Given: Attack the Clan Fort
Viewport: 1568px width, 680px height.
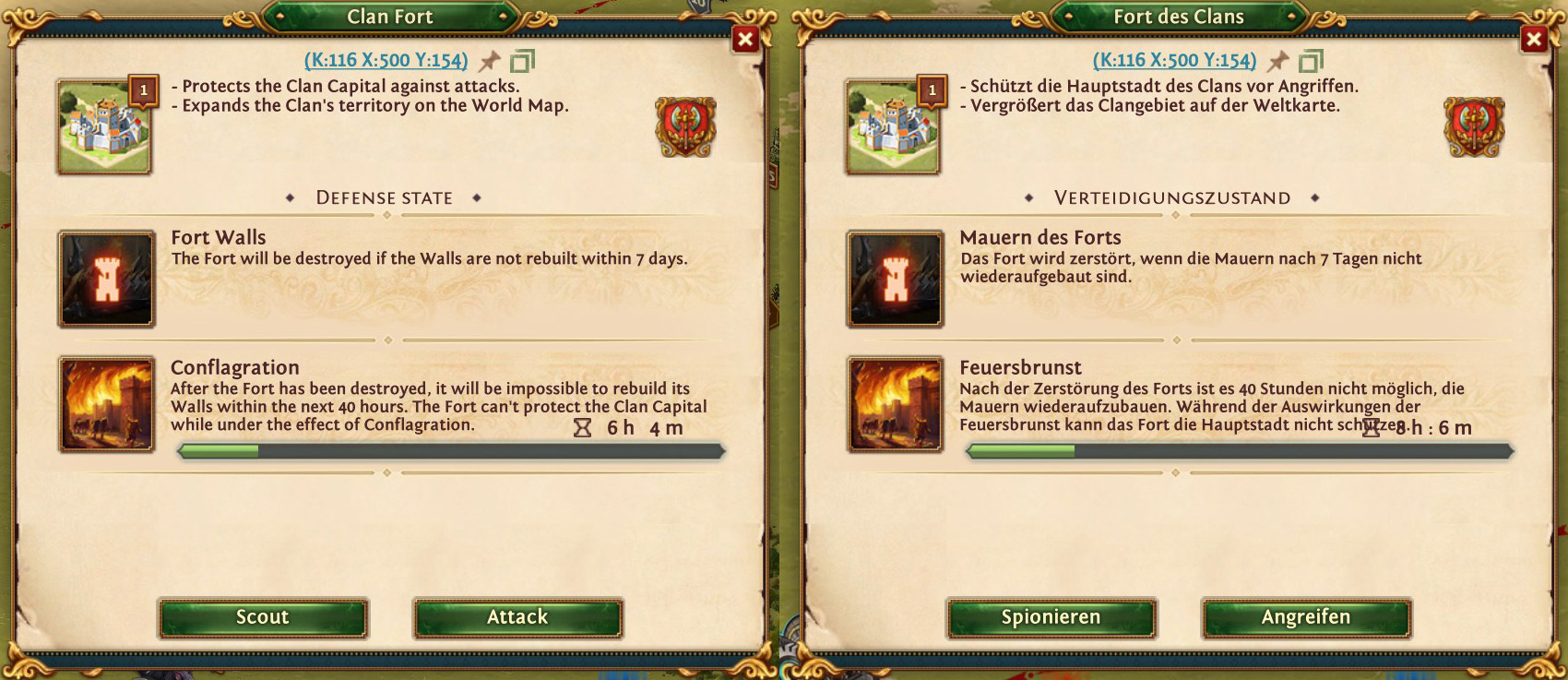Looking at the screenshot, I should click(x=517, y=617).
